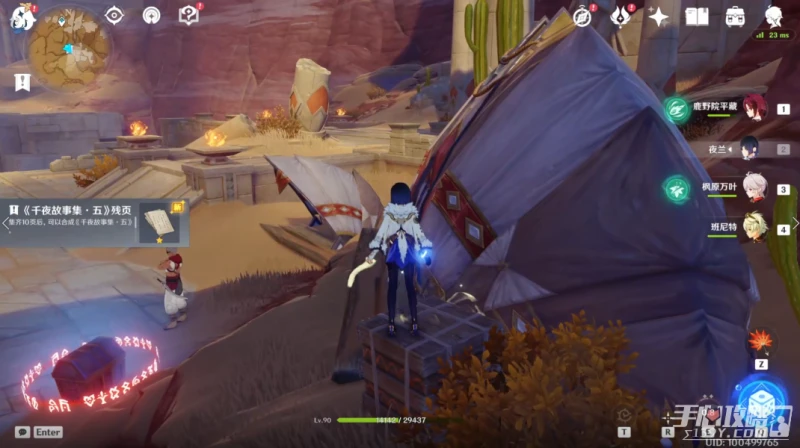Open the character profile icon
The width and height of the screenshot is (800, 448).
tap(773, 16)
